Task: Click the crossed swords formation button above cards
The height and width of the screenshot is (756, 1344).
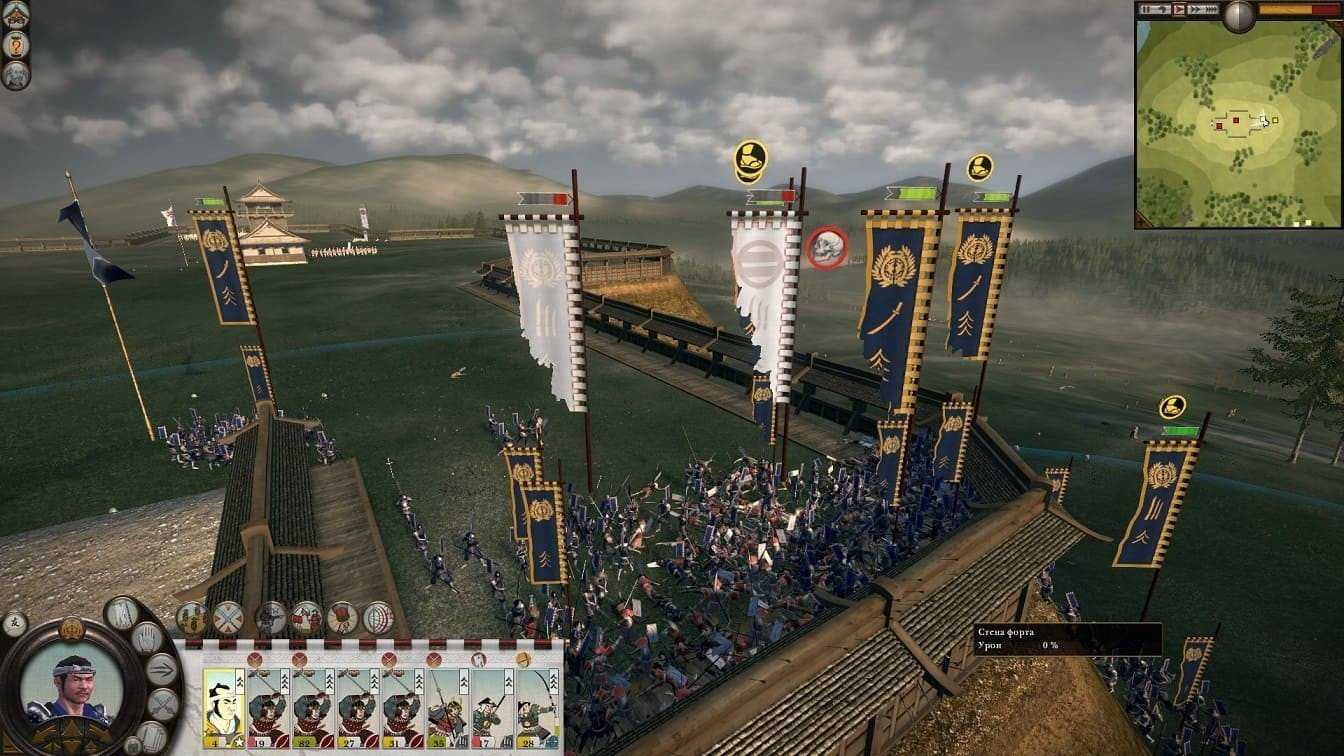Action: [x=228, y=618]
